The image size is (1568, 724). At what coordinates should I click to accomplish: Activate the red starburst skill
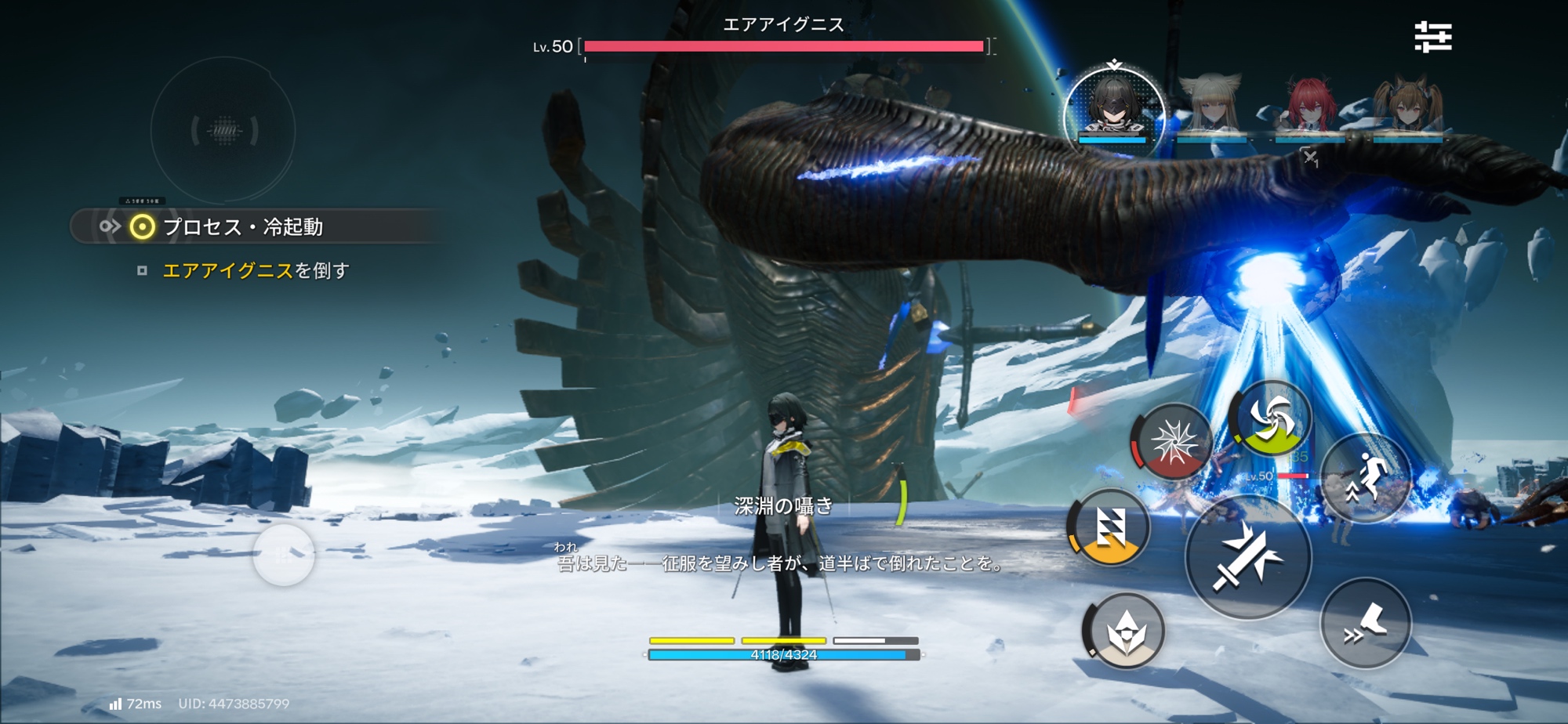click(x=1173, y=443)
